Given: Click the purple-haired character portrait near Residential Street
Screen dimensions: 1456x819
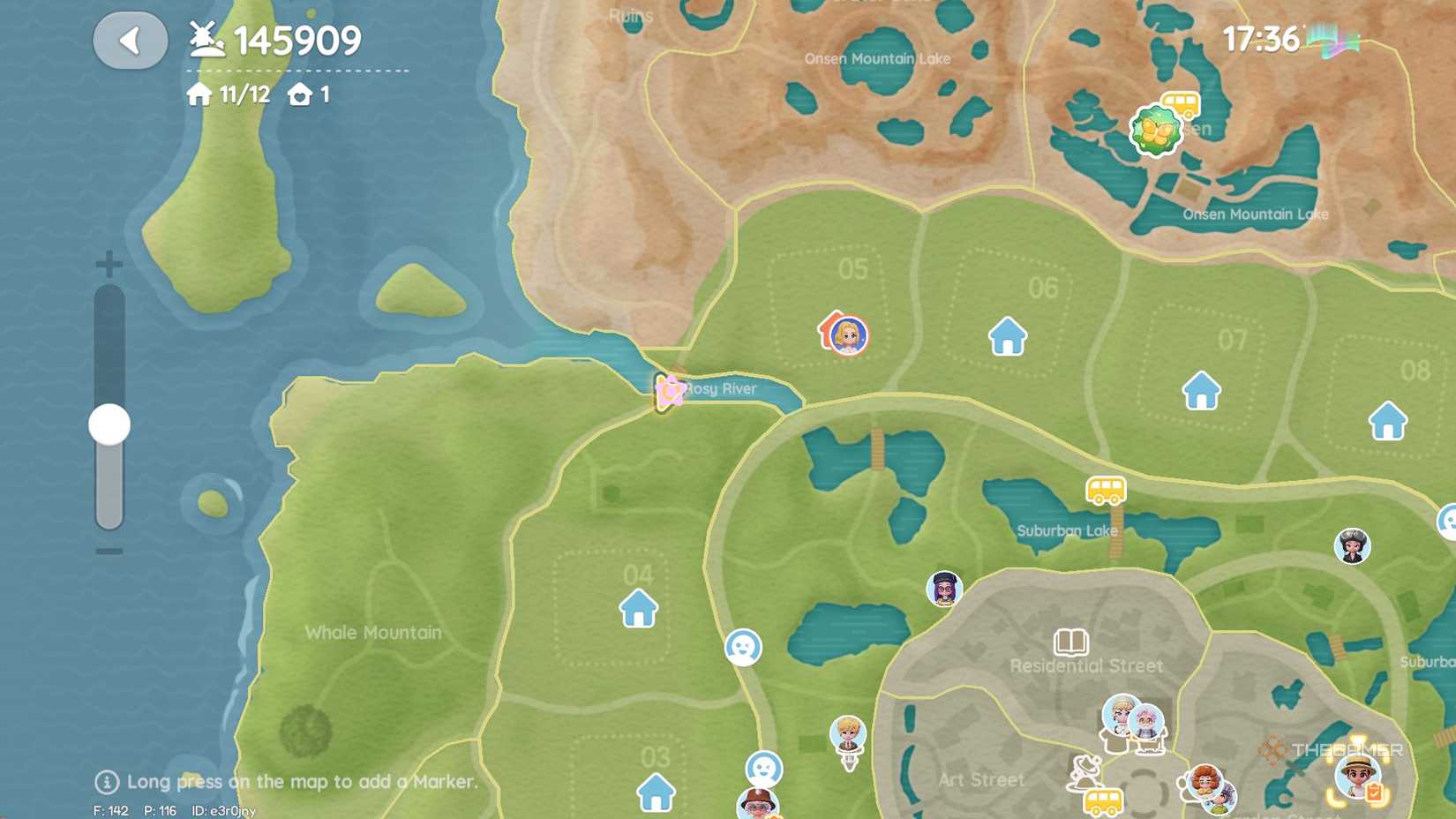Looking at the screenshot, I should [942, 590].
